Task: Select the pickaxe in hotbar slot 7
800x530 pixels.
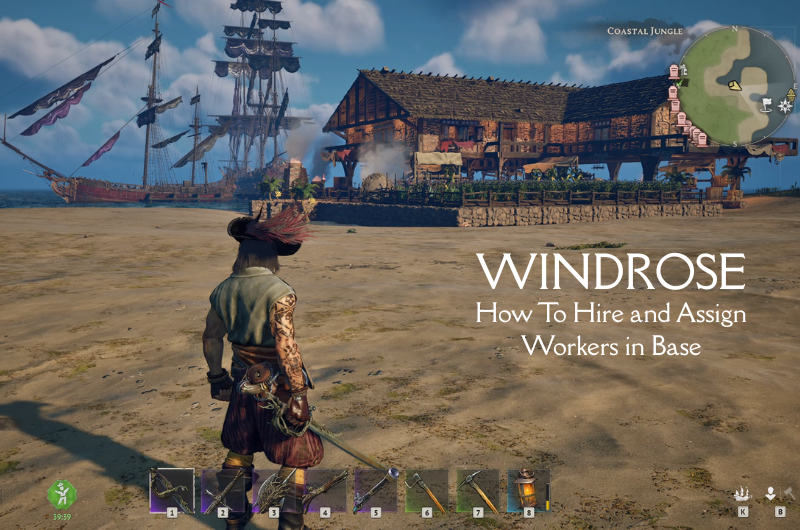Action: coord(478,491)
